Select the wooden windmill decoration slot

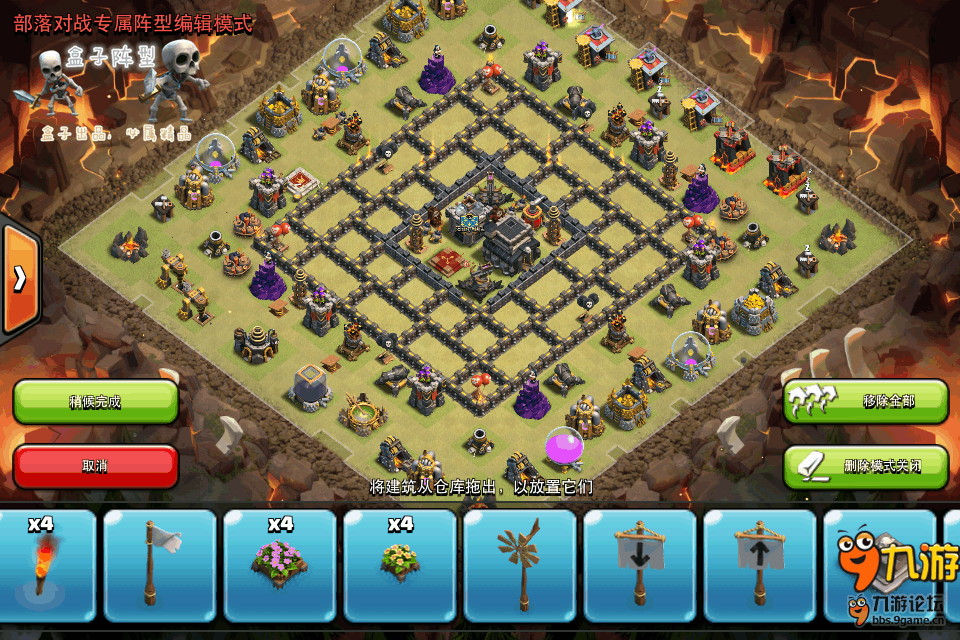point(520,567)
